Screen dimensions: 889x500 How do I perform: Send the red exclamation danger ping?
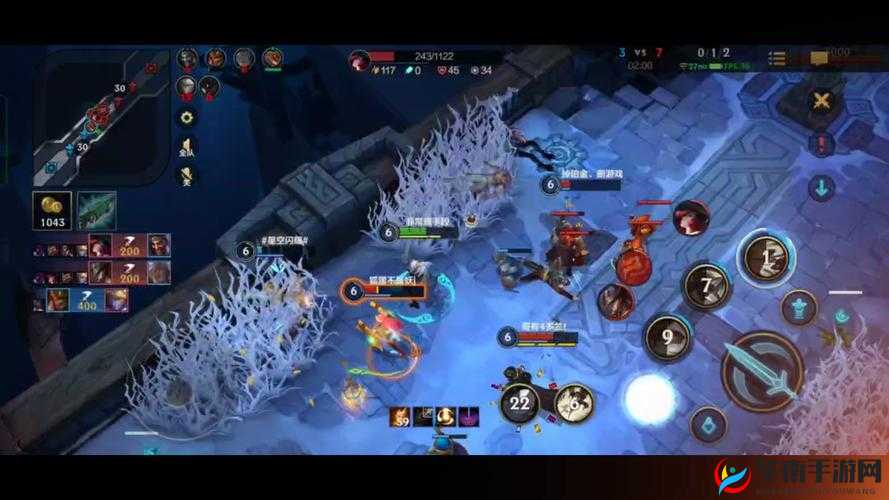click(821, 143)
